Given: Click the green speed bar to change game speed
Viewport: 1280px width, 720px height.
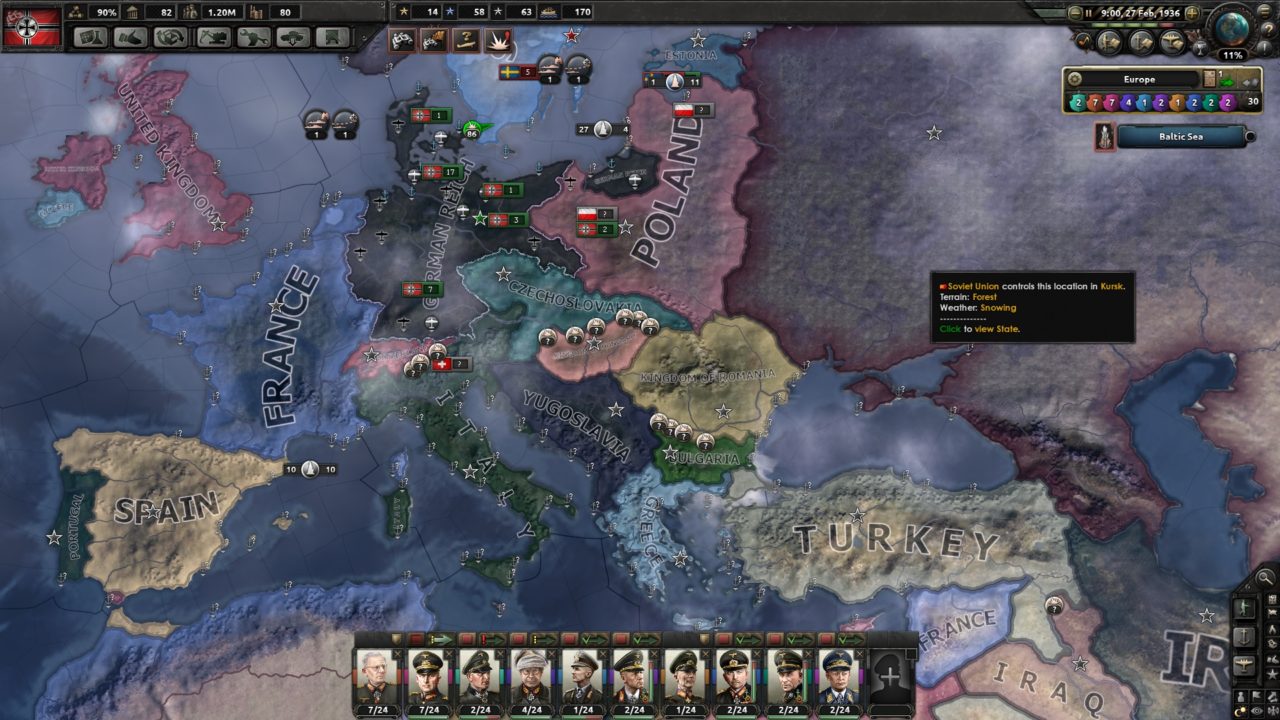Looking at the screenshot, I should tap(1120, 25).
